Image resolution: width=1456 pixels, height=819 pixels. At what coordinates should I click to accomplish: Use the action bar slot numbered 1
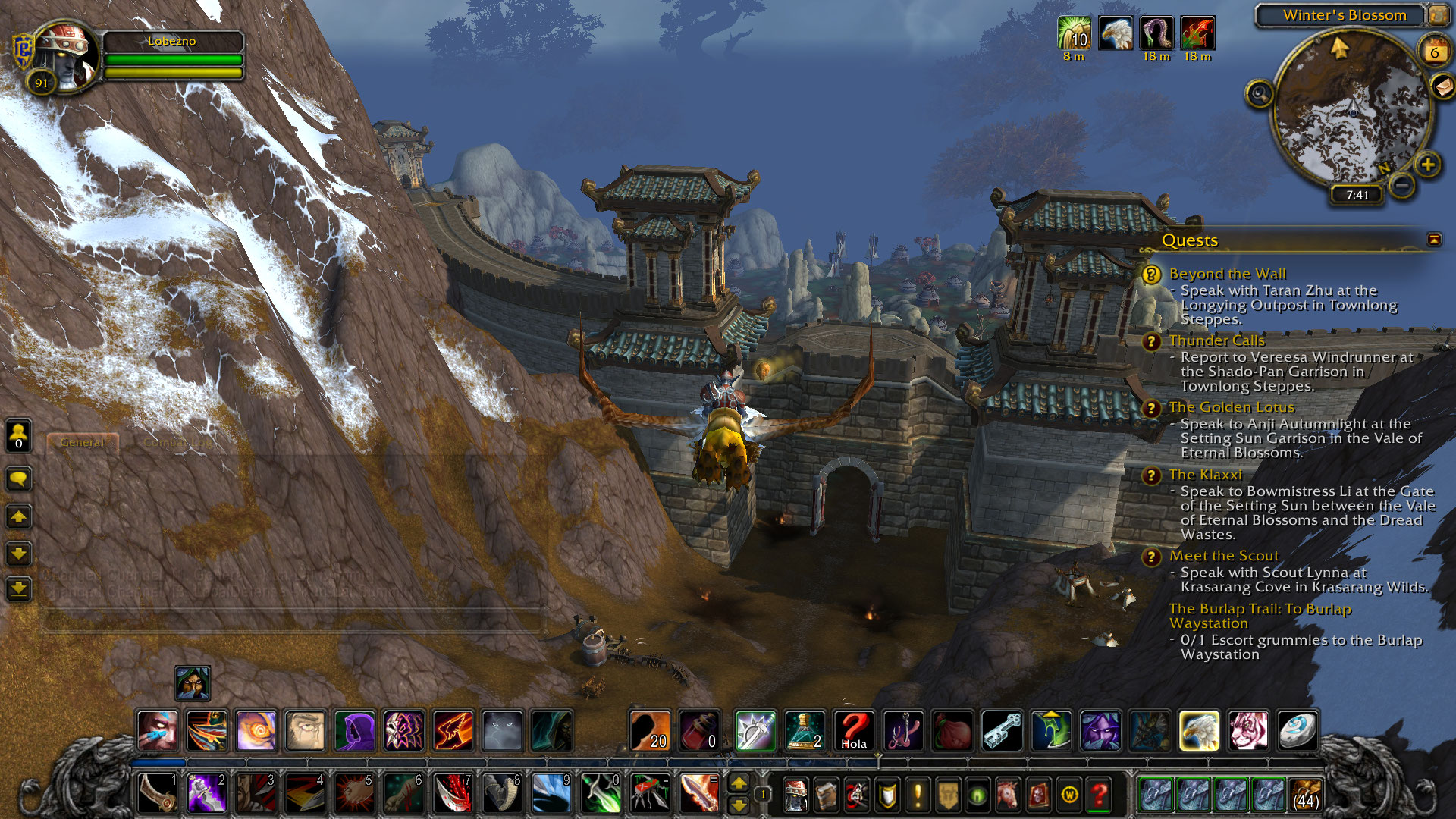tap(158, 793)
